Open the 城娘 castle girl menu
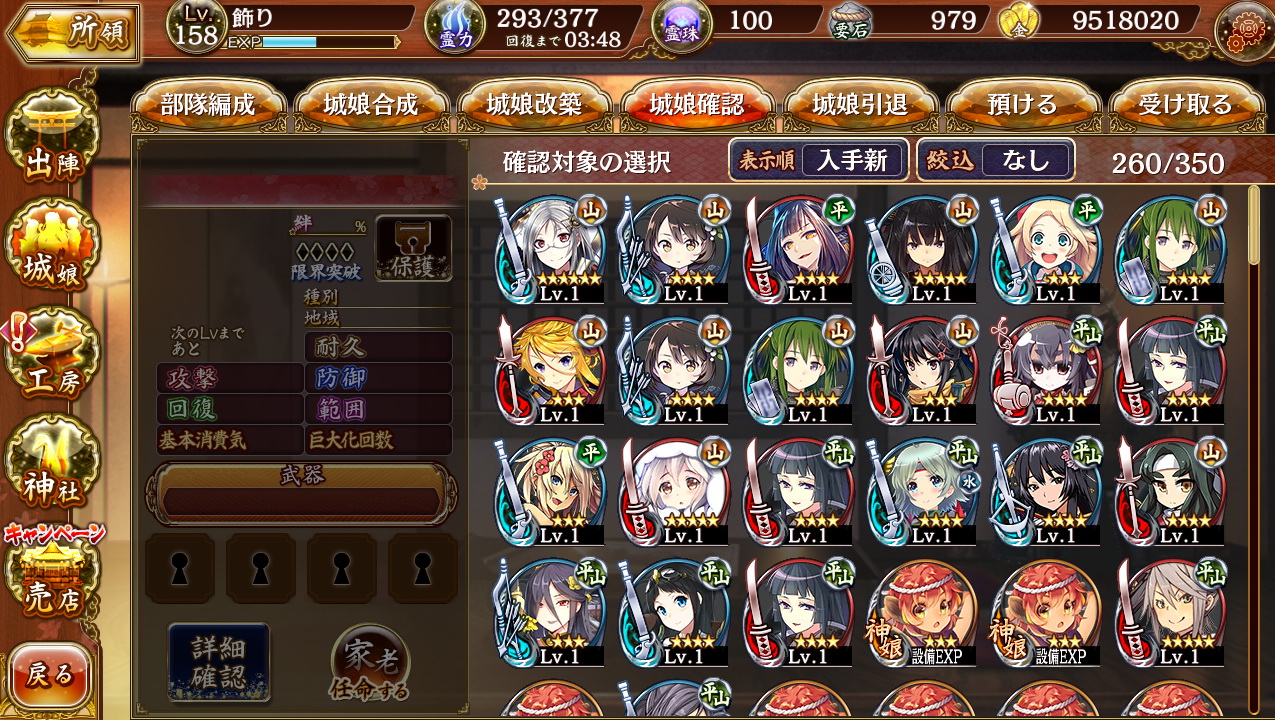1275x720 pixels. [52, 248]
